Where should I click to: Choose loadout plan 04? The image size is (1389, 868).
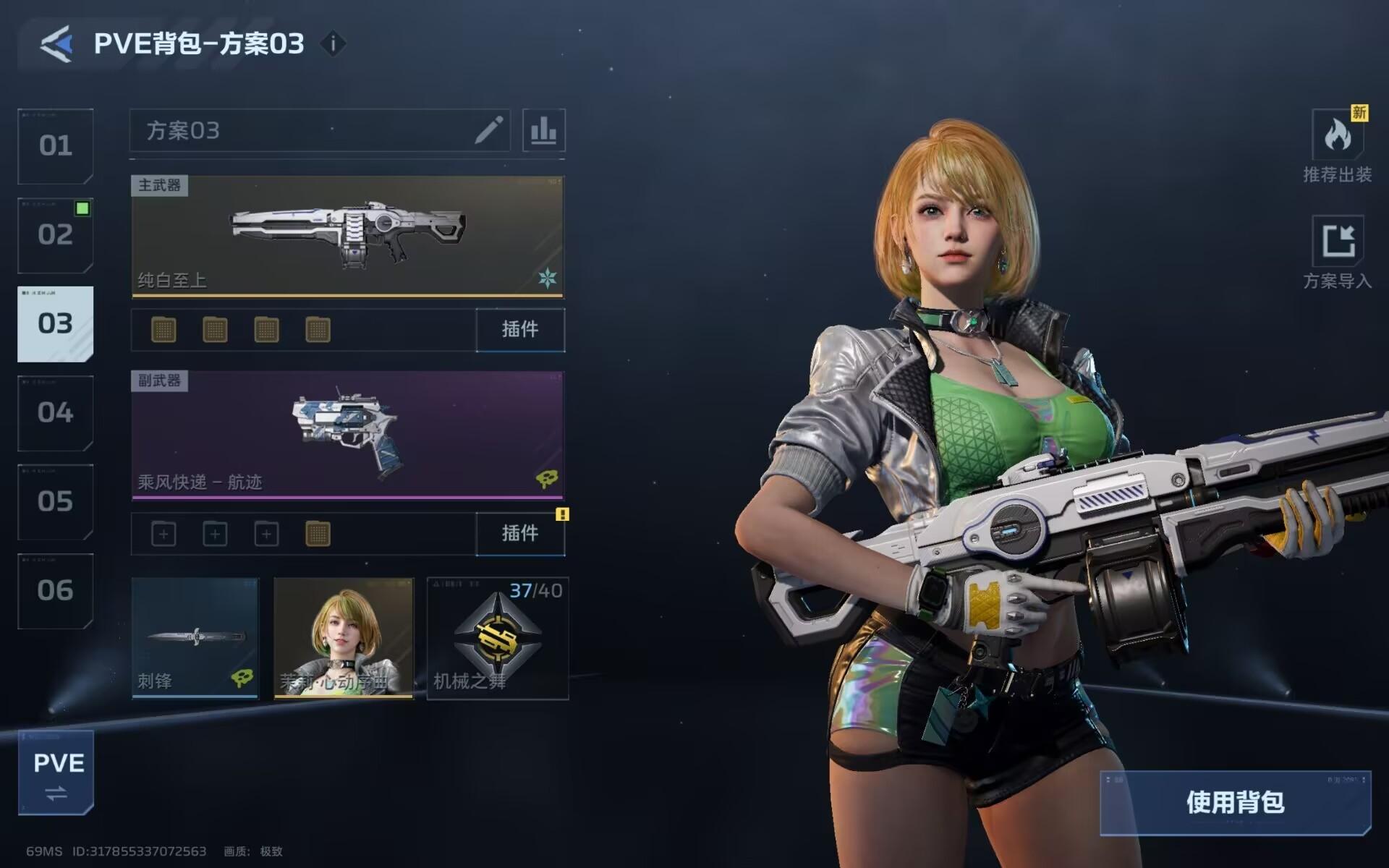56,413
